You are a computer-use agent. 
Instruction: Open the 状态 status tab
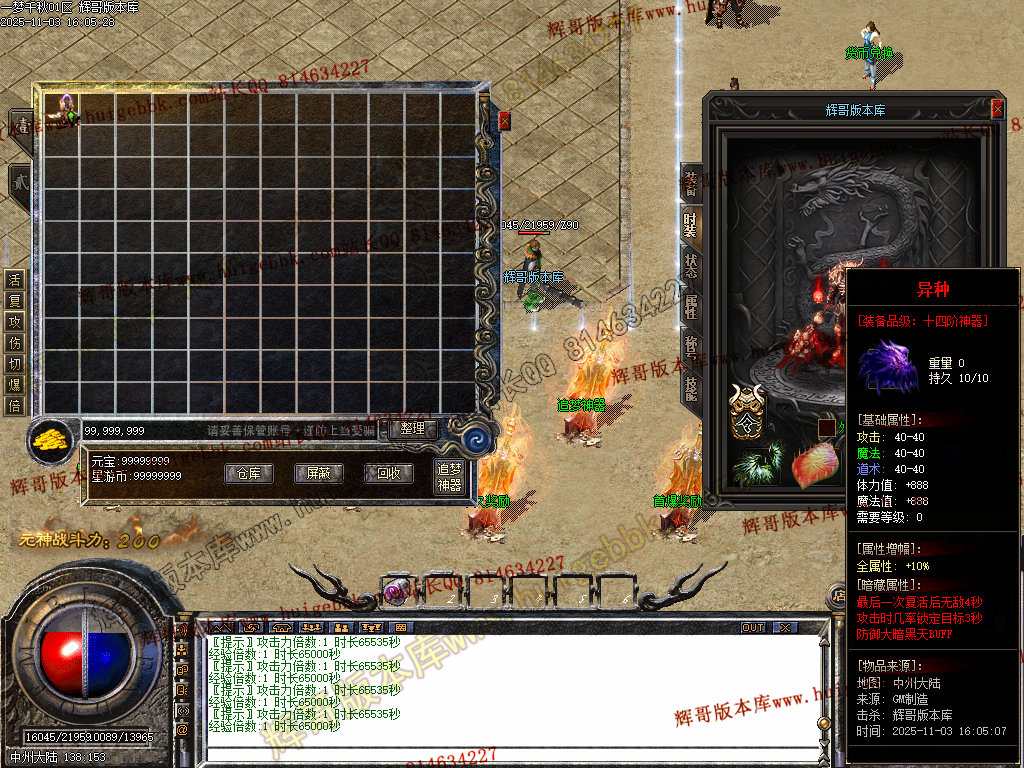tap(691, 264)
